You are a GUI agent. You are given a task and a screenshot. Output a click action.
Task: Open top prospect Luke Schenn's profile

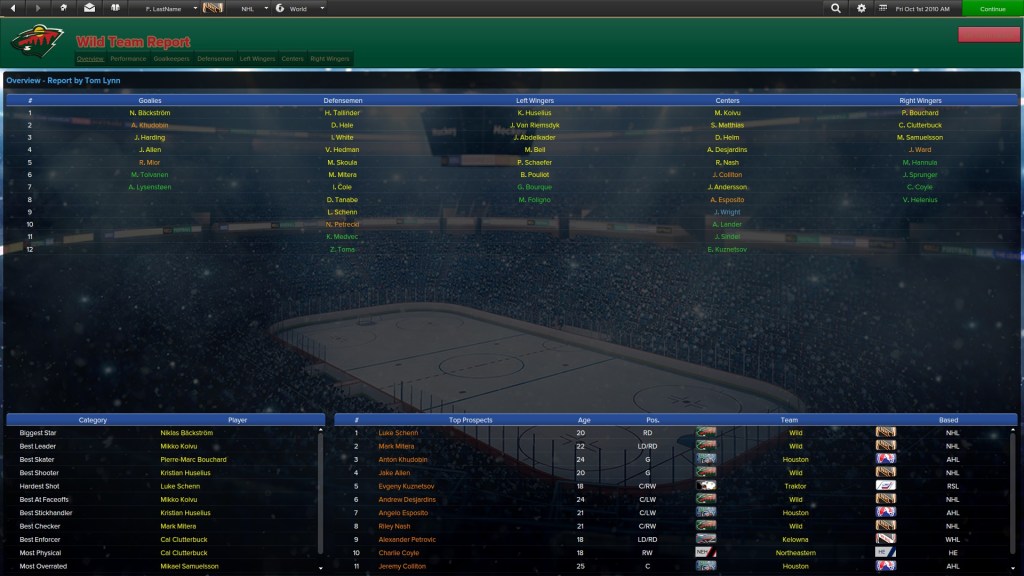pos(398,433)
